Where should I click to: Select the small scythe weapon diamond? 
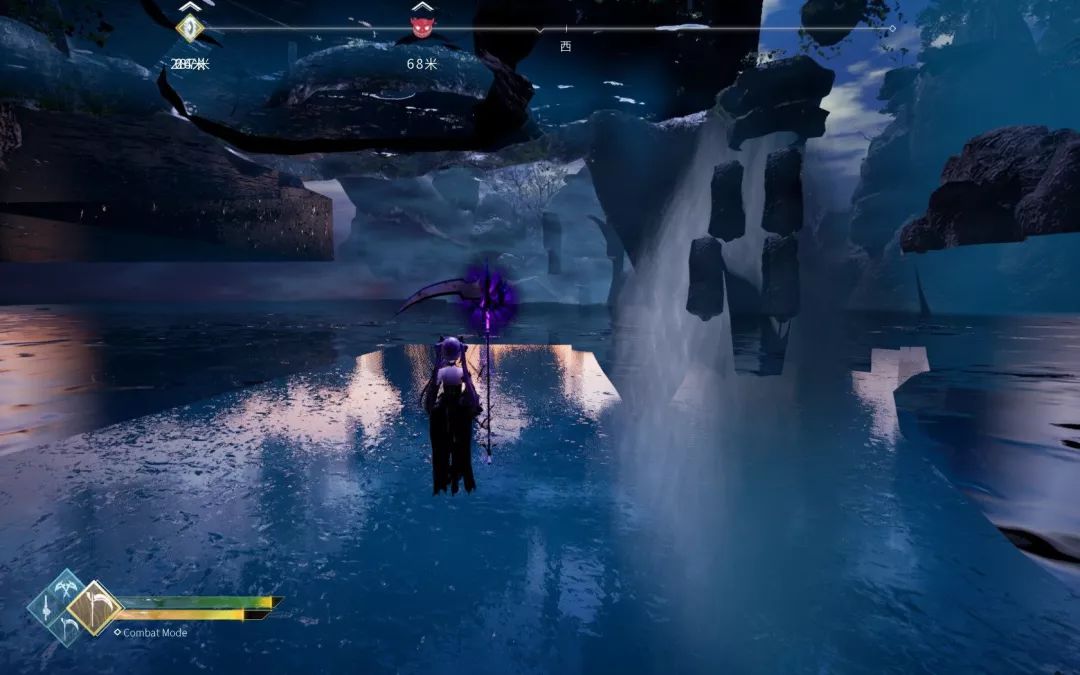67,627
